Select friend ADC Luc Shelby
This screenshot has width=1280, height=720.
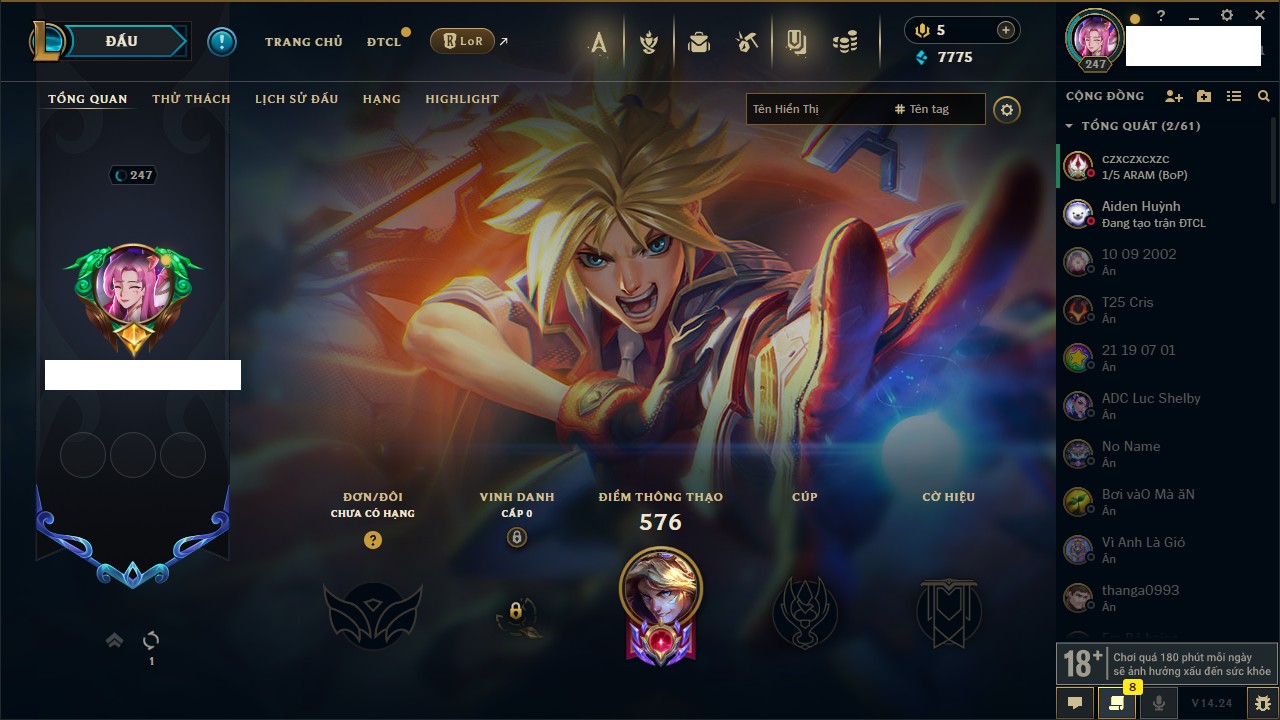tap(1150, 405)
